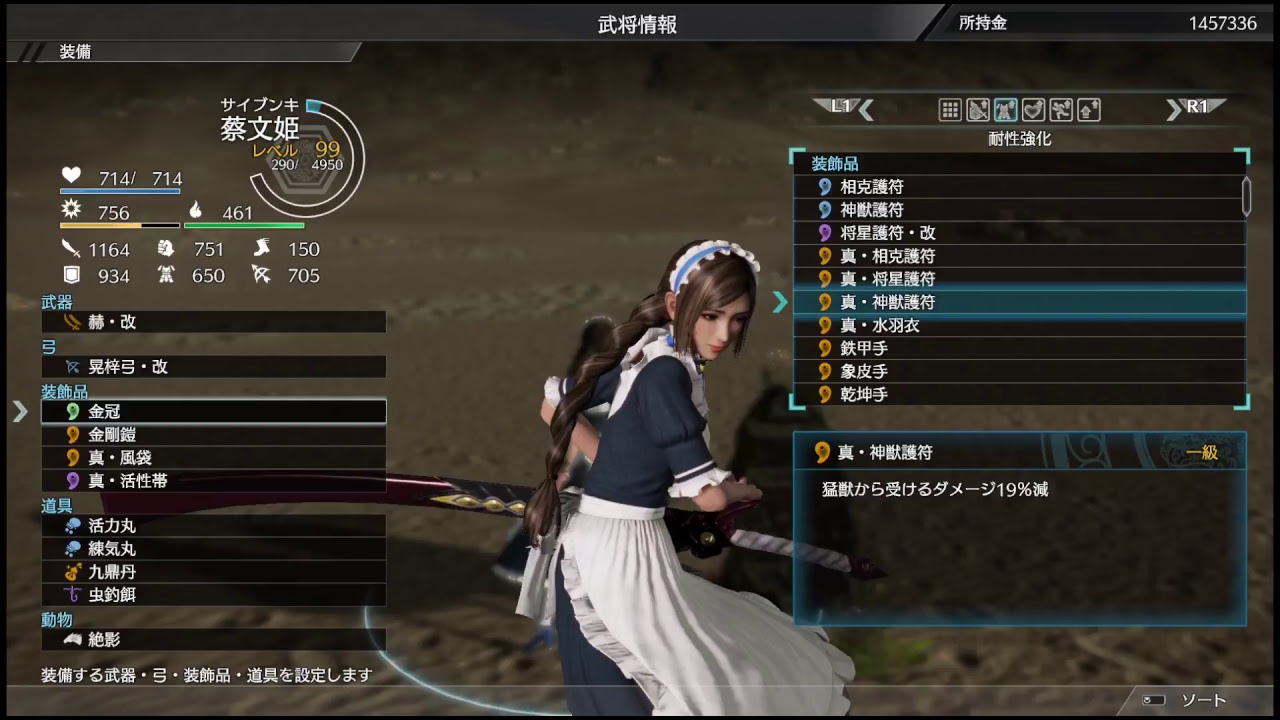The image size is (1280, 720).
Task: Click the accessory list scrollbar
Action: [1246, 196]
